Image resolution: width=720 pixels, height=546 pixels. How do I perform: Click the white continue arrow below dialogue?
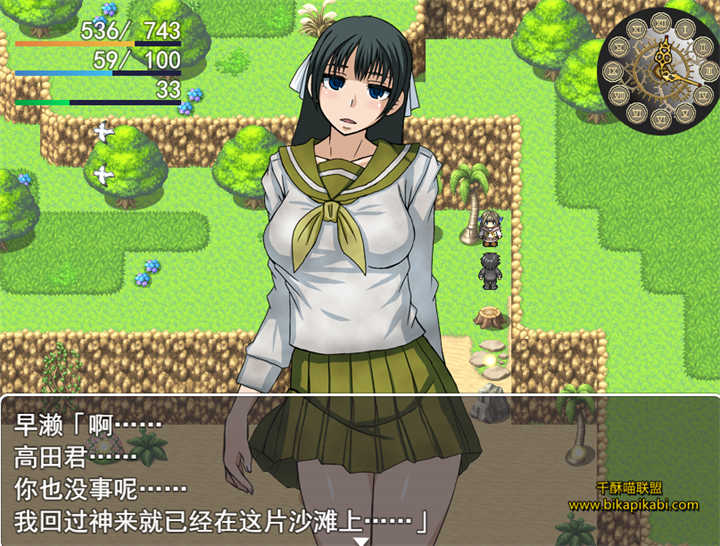click(361, 540)
